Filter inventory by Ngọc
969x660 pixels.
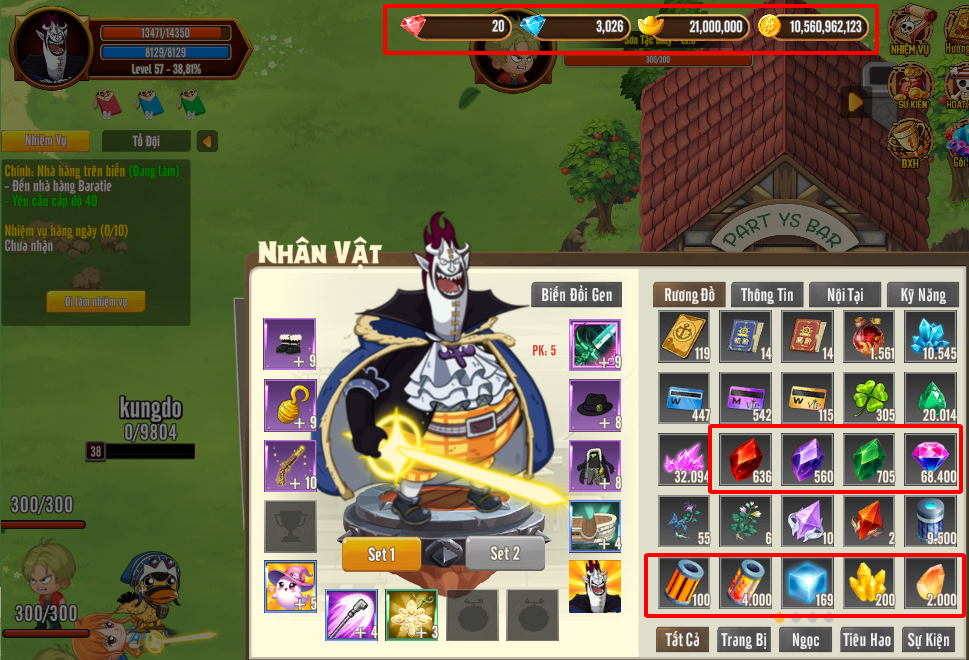pos(803,639)
